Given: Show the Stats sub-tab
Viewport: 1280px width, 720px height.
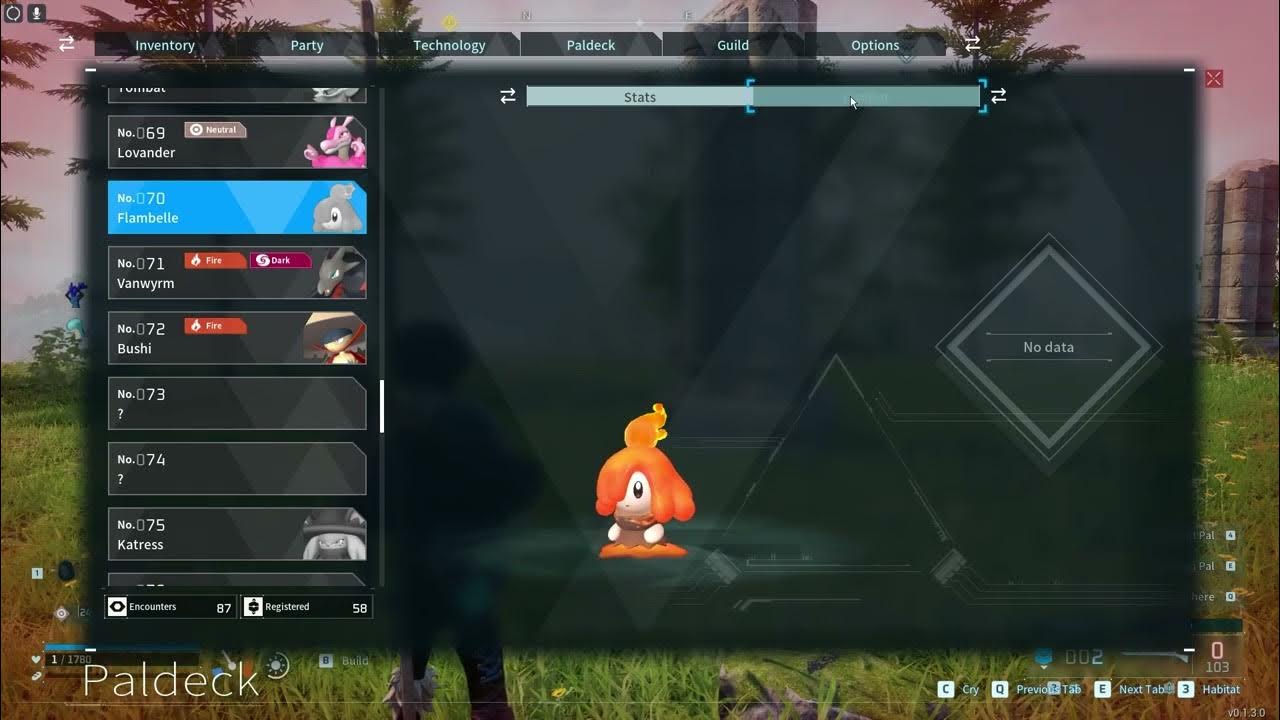Looking at the screenshot, I should [x=639, y=97].
